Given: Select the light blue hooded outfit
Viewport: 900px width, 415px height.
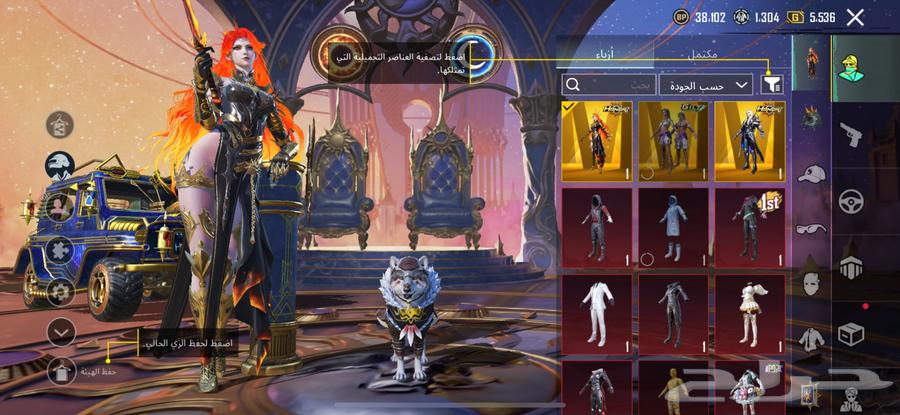Looking at the screenshot, I should coord(673,226).
